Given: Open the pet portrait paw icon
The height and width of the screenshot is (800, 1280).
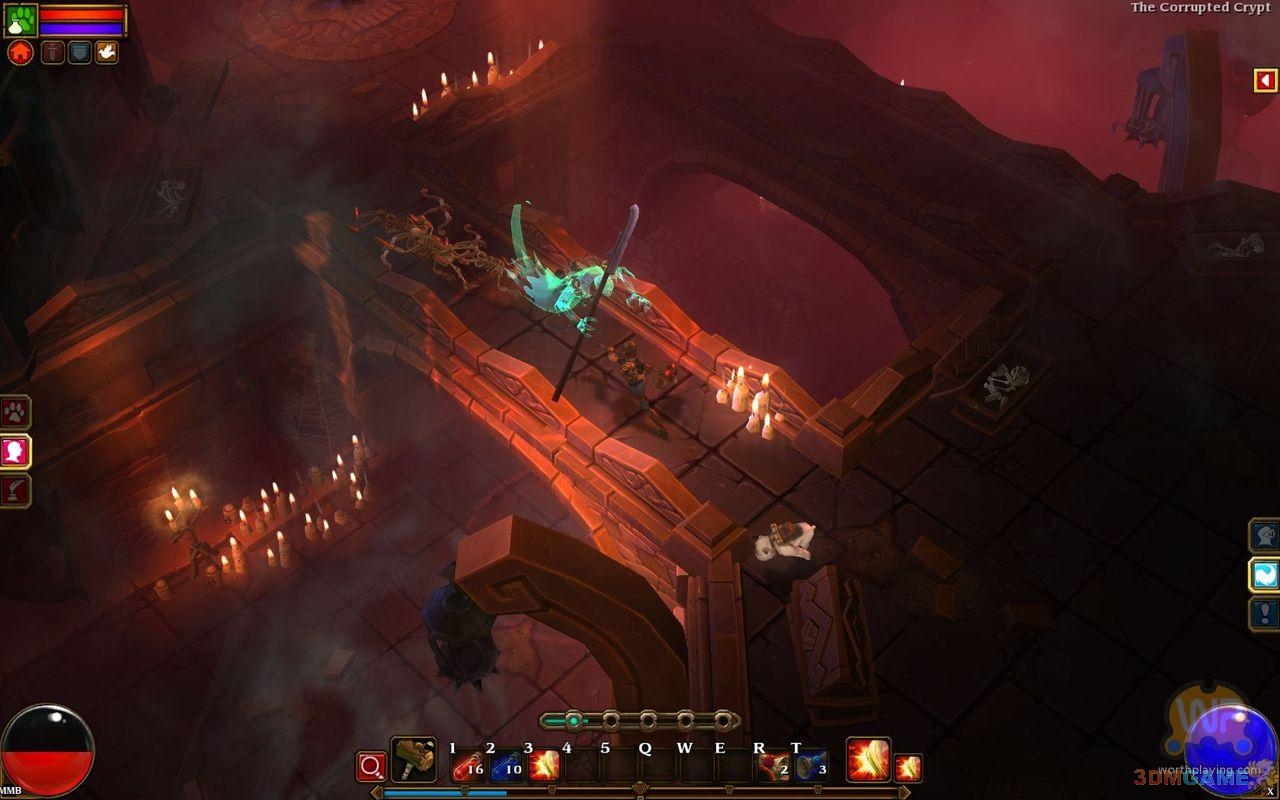Looking at the screenshot, I should tap(20, 20).
